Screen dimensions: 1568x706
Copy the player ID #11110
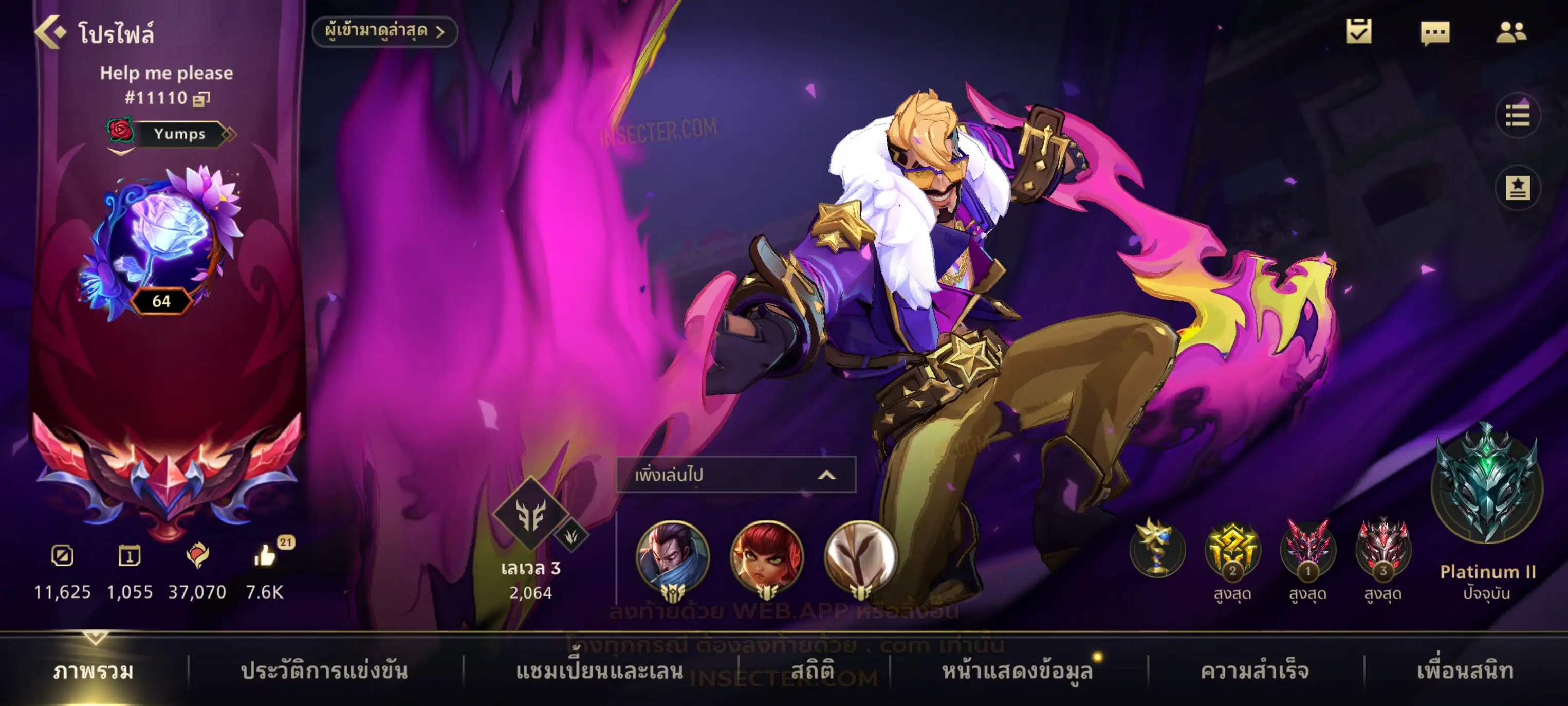[201, 99]
